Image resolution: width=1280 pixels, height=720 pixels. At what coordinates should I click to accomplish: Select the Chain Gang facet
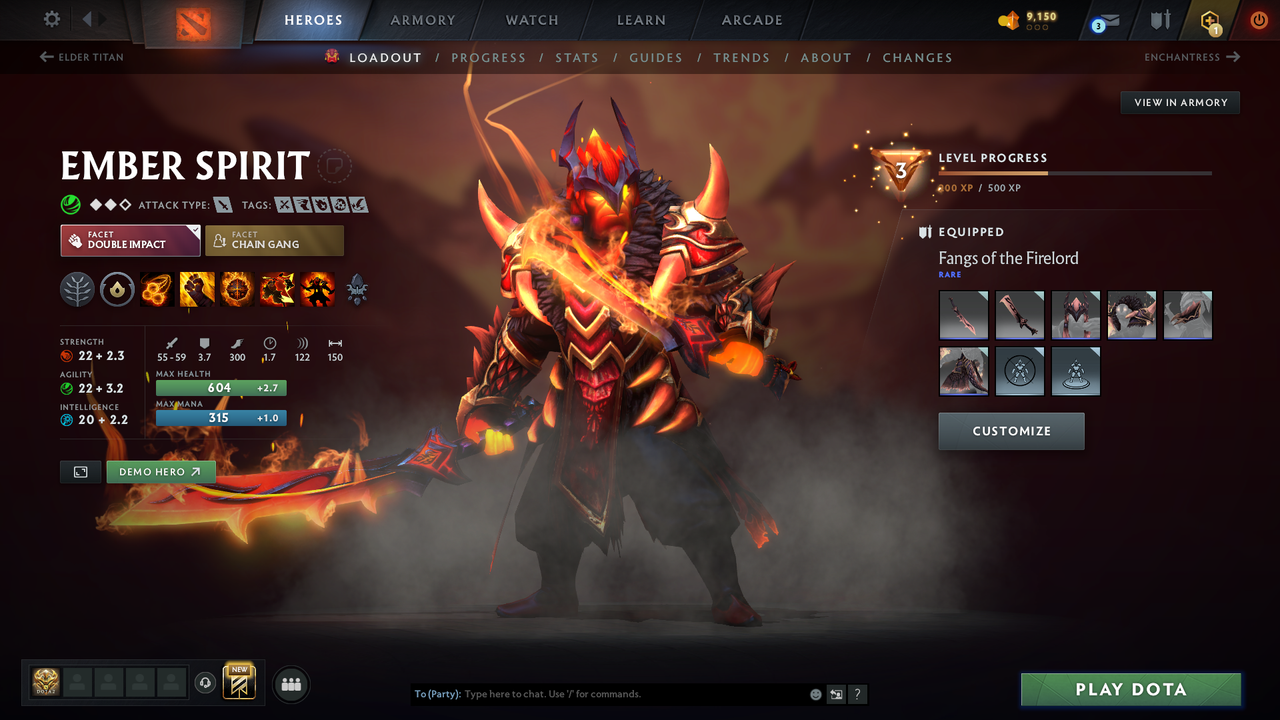point(274,240)
